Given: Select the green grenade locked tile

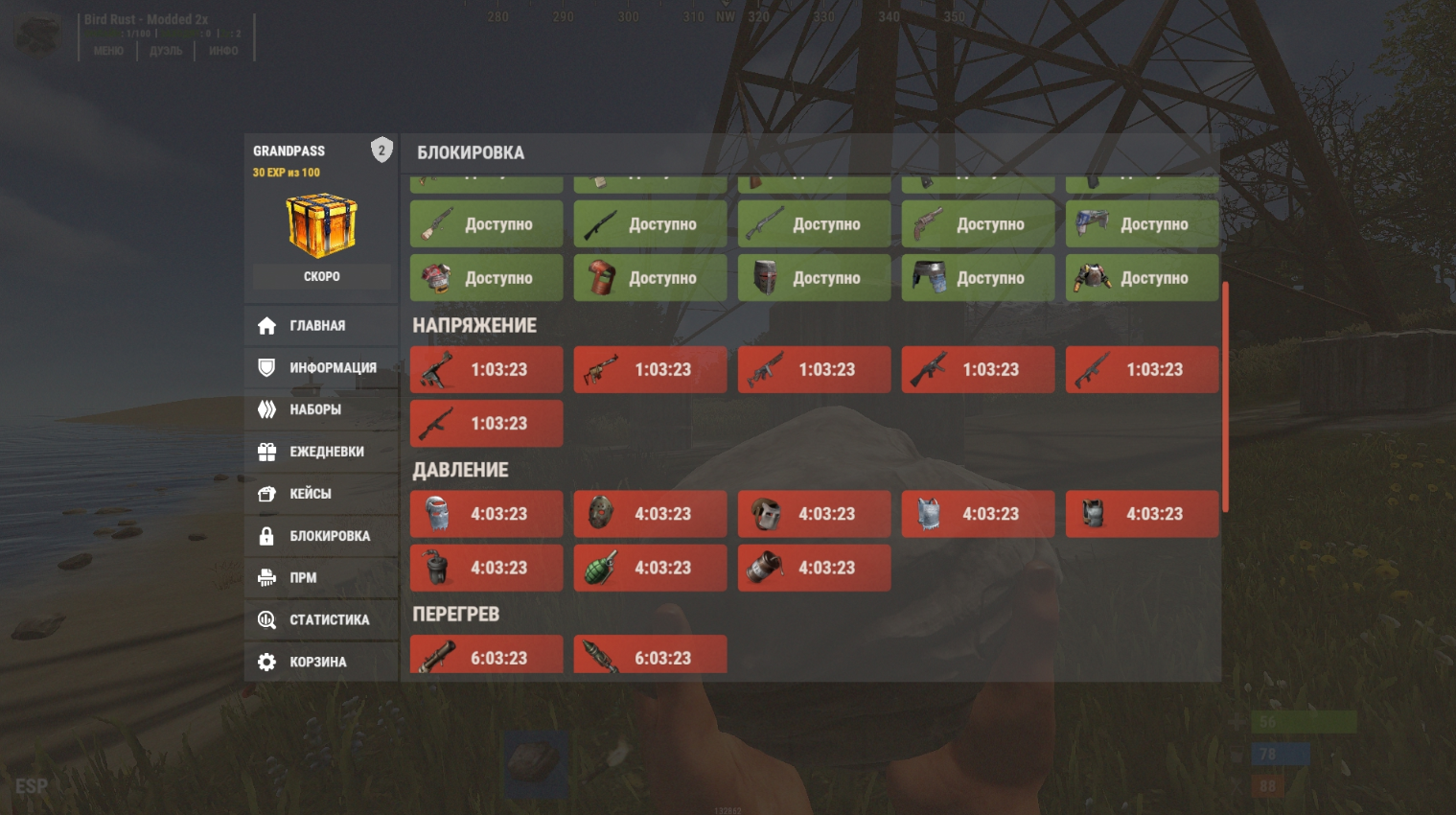Looking at the screenshot, I should [650, 568].
